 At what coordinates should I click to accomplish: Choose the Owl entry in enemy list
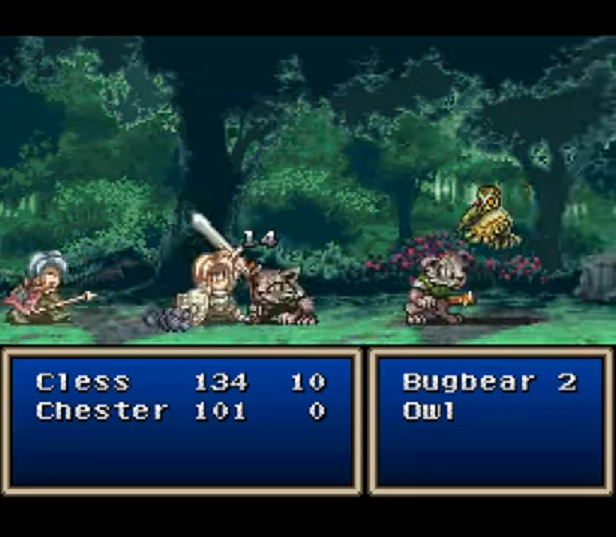430,411
